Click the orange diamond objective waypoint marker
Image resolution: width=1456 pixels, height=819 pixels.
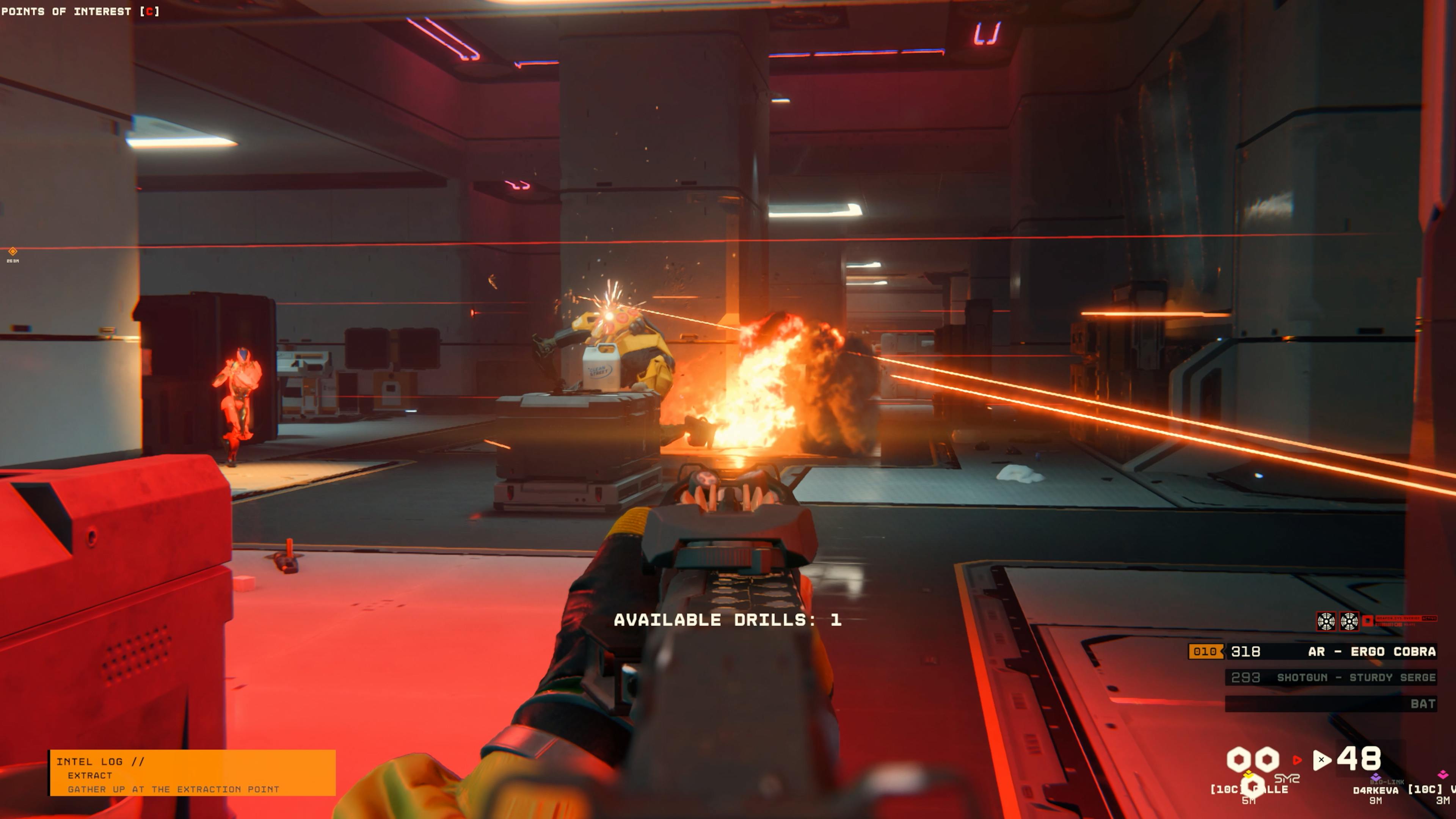coord(13,251)
